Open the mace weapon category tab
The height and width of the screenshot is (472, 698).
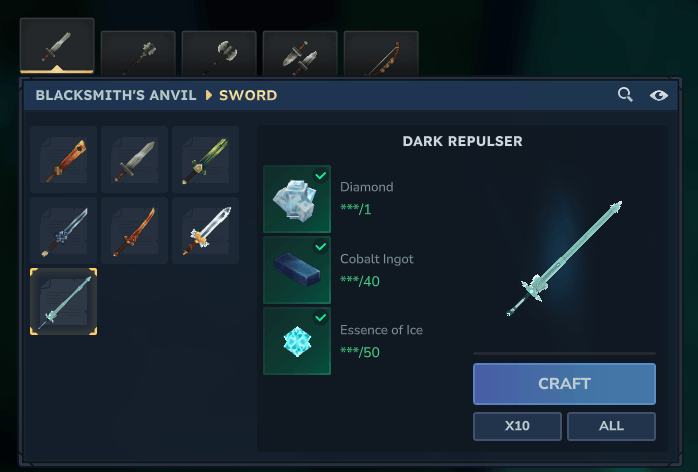pyautogui.click(x=138, y=53)
